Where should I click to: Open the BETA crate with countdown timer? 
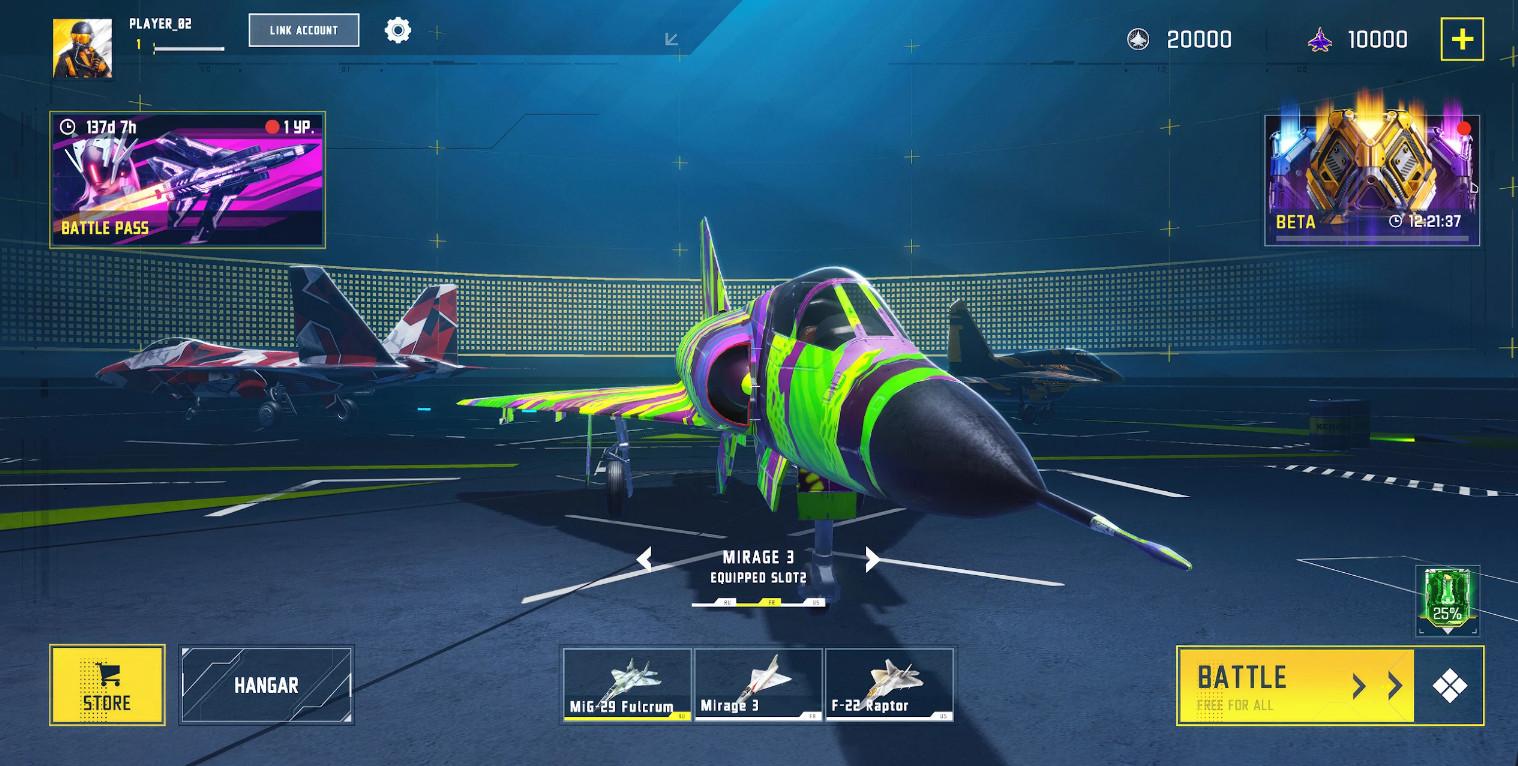(x=1371, y=178)
